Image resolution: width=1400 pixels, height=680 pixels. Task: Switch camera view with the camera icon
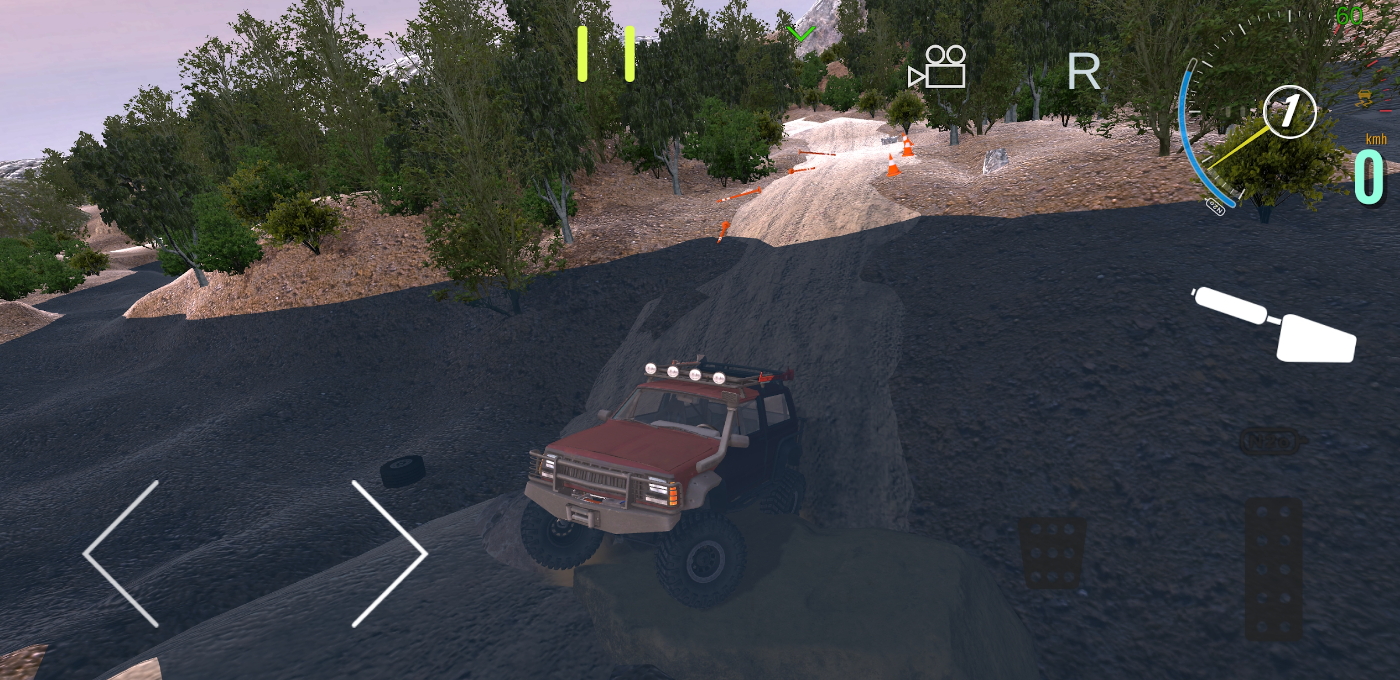[x=938, y=67]
